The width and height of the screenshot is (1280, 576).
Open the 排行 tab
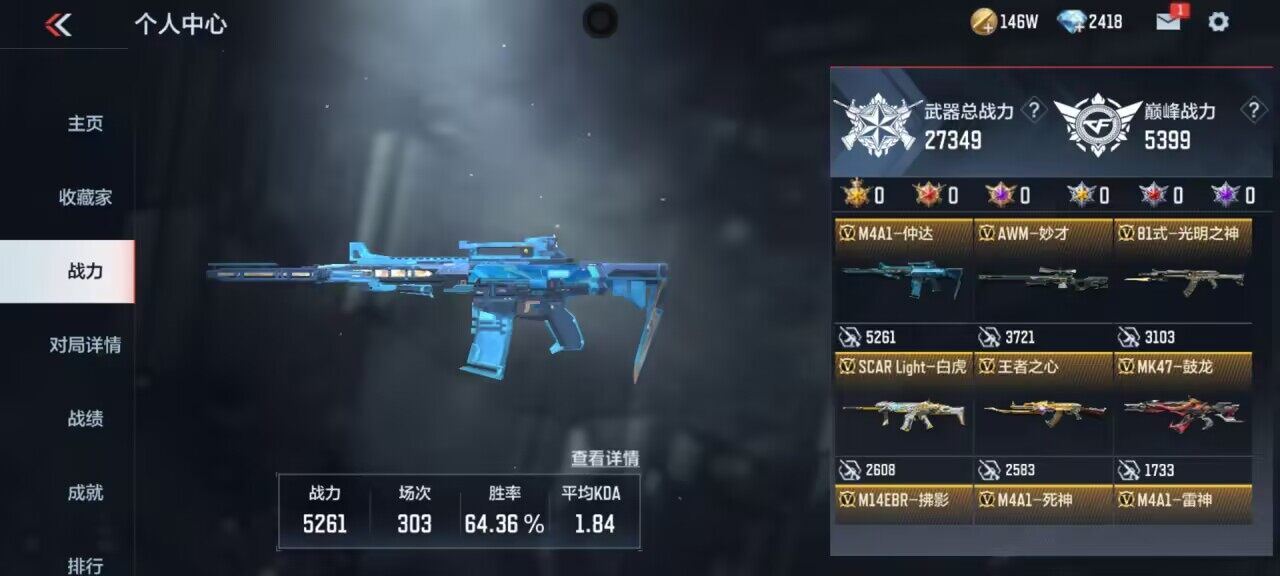85,565
